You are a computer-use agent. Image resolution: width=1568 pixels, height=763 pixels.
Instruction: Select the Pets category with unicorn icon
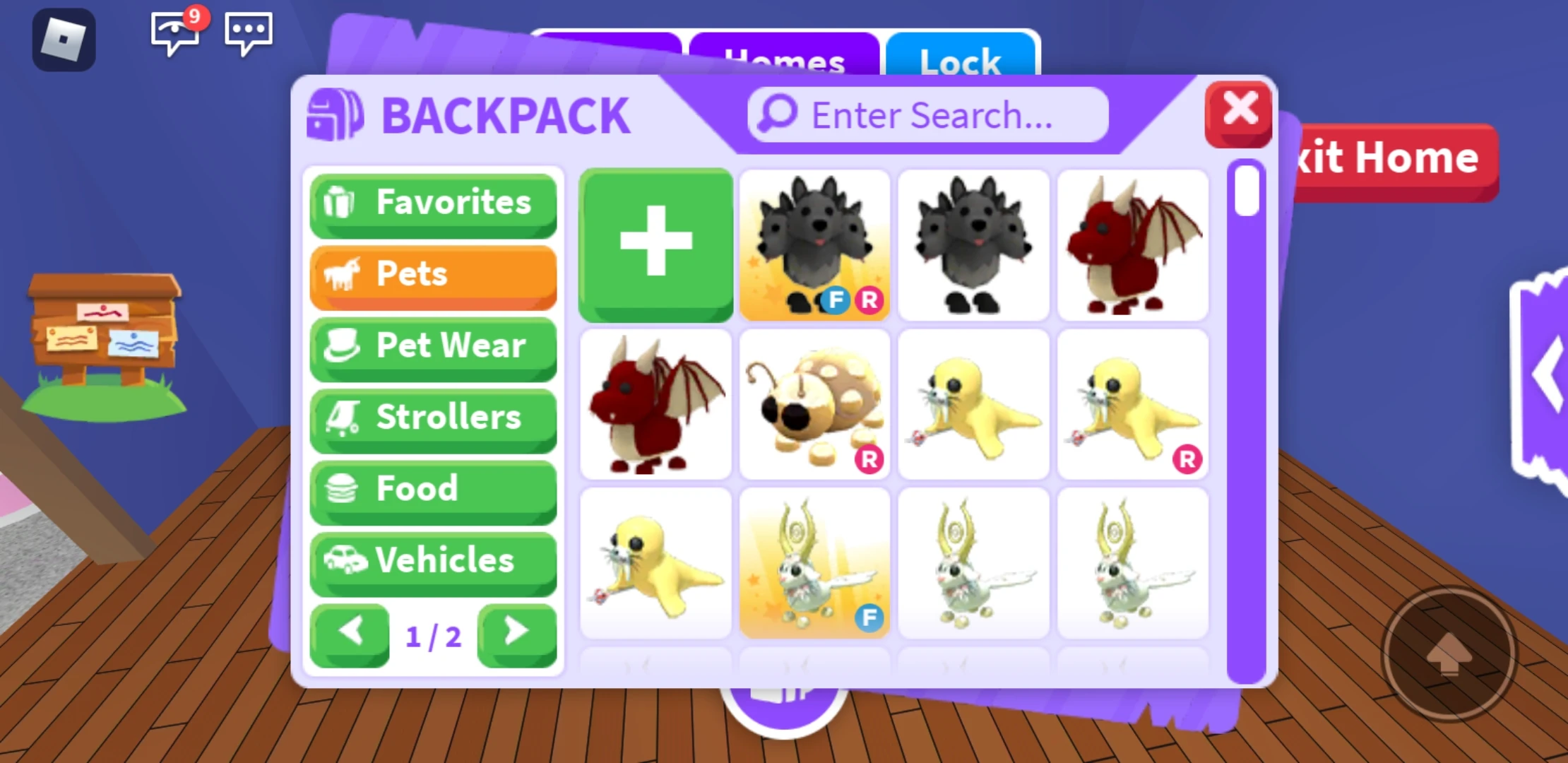pyautogui.click(x=432, y=276)
